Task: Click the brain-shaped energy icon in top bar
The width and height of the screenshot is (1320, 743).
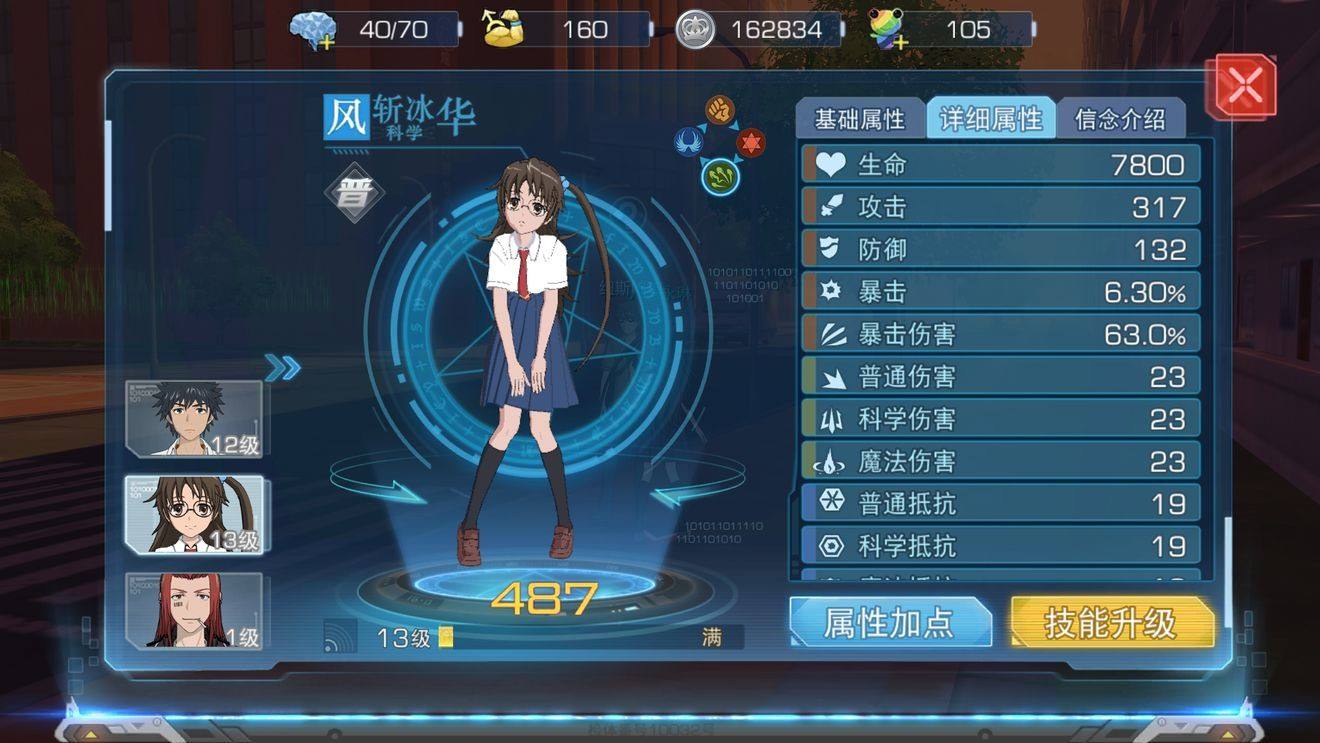Action: [313, 28]
